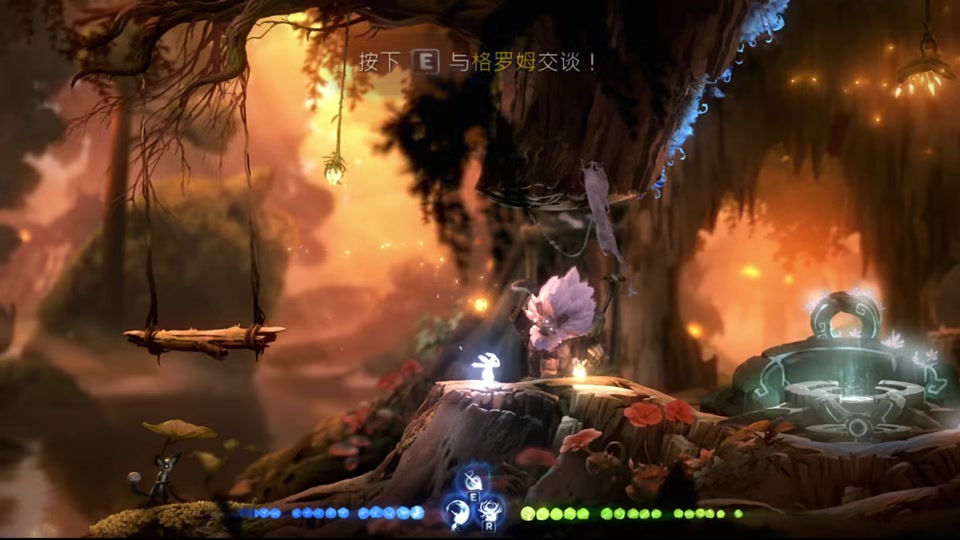960x540 pixels.
Task: Select the leaf-shaped ability in the top slot
Action: tap(472, 482)
